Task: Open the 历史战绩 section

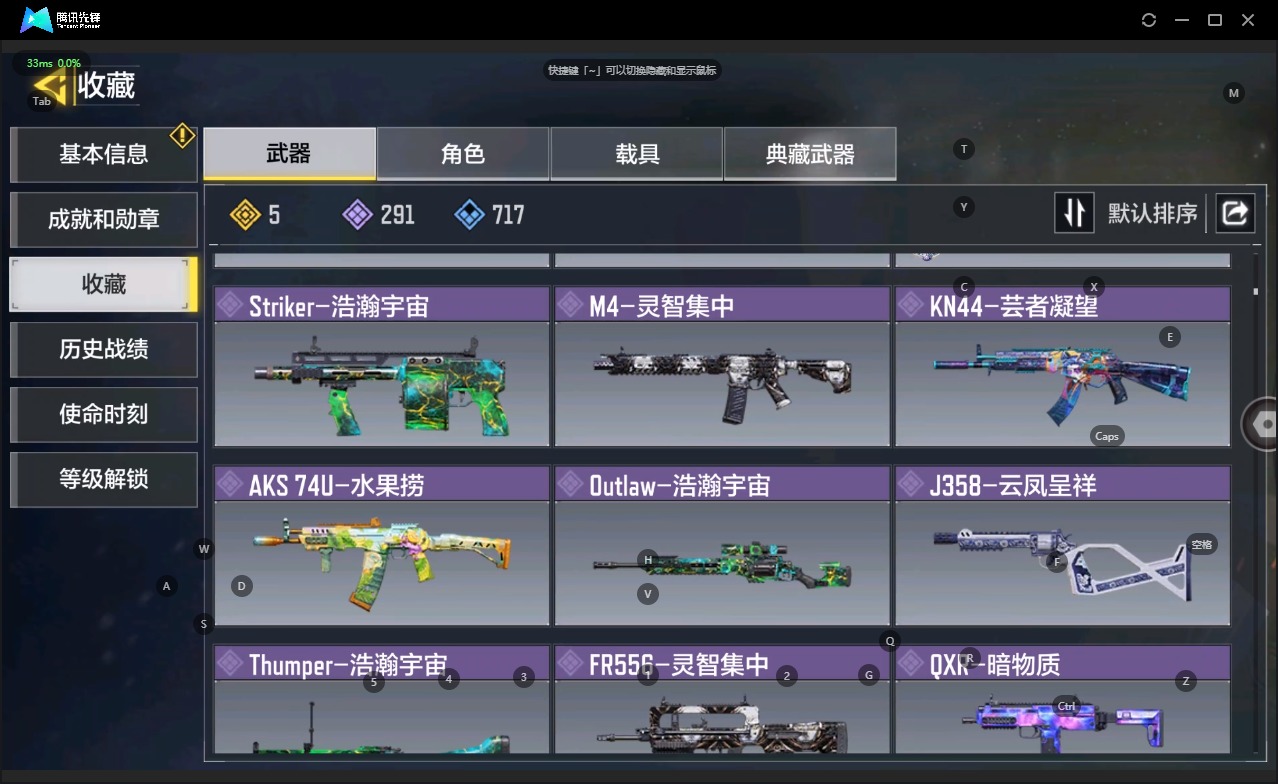Action: (103, 349)
